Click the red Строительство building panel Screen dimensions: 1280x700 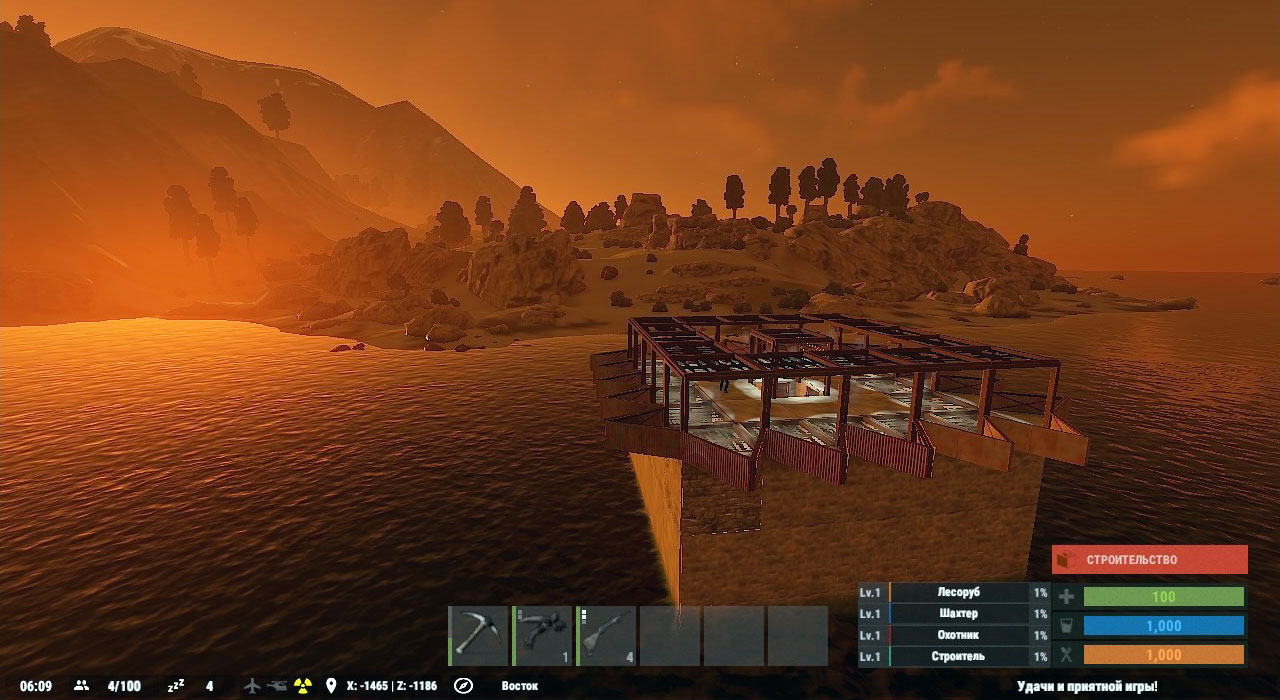(1149, 560)
